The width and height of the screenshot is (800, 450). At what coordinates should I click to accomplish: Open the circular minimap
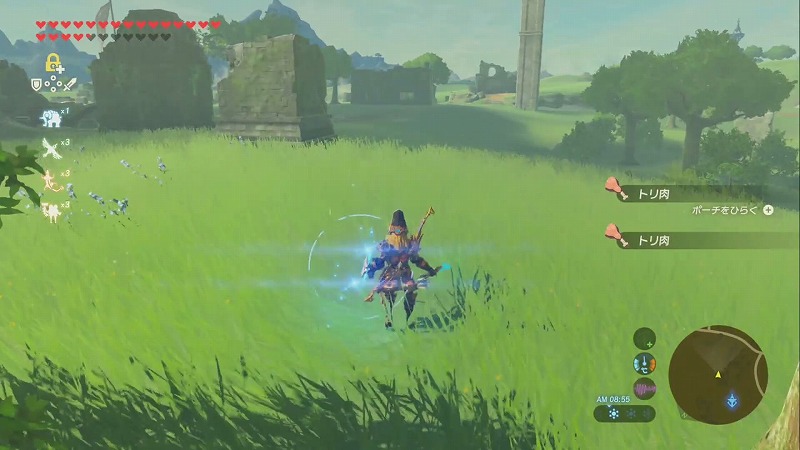[x=718, y=374]
